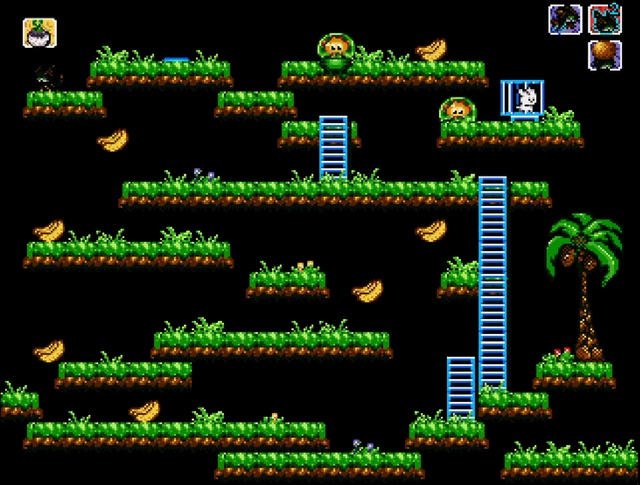This screenshot has height=485, width=640.
Task: Choose the red creature icon marked 2
Action: point(603,19)
